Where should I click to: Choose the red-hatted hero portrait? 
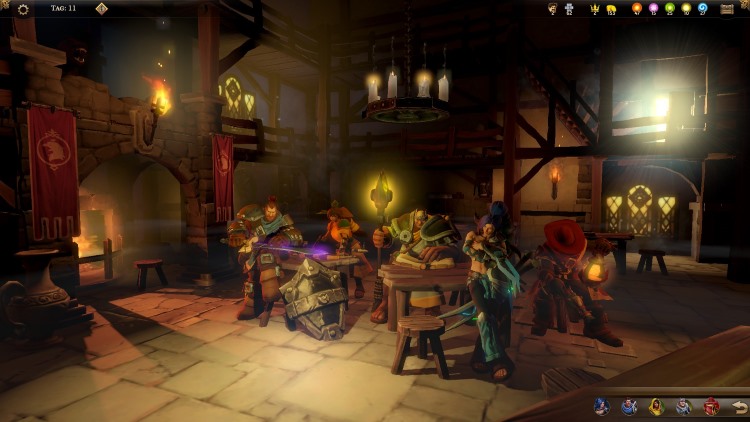pos(711,406)
